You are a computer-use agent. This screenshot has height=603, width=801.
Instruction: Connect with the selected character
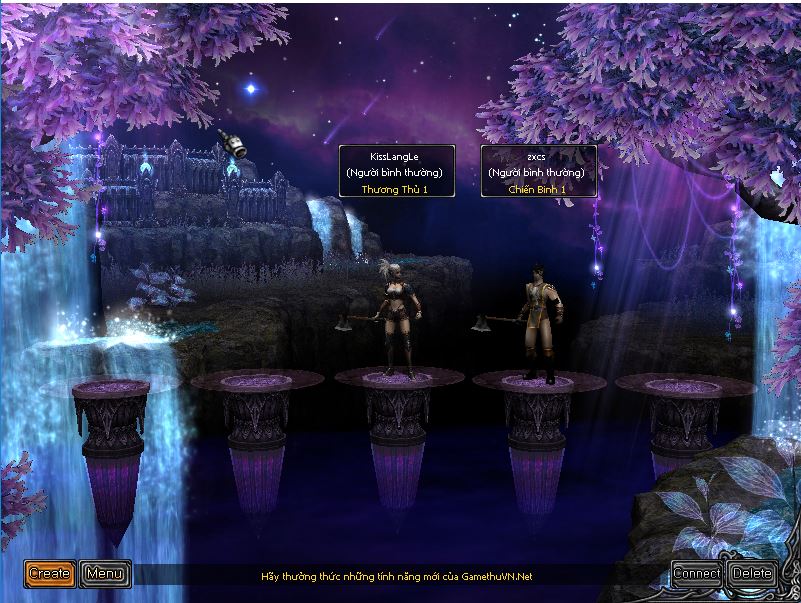point(696,573)
